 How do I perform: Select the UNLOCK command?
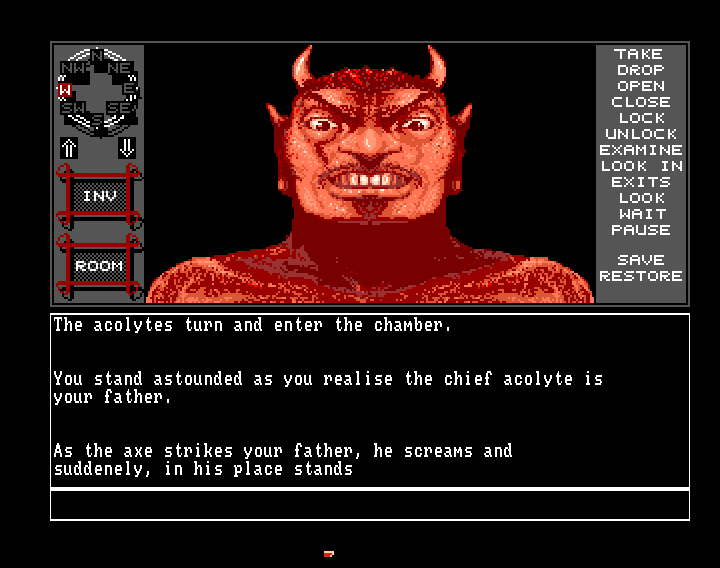click(x=640, y=134)
